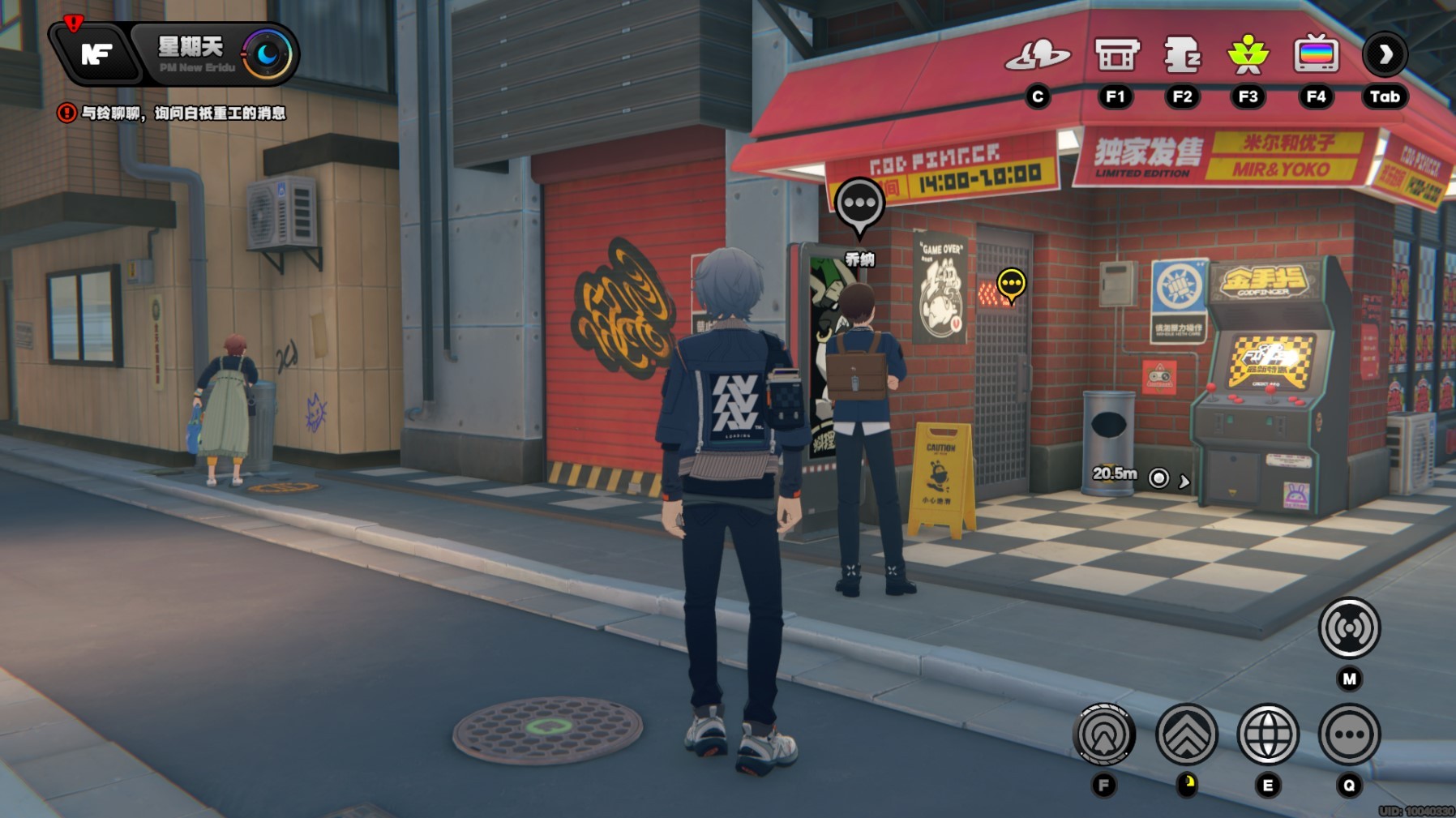Toggle sprint with the double-chevron button
Image resolution: width=1456 pixels, height=818 pixels.
pyautogui.click(x=1187, y=734)
